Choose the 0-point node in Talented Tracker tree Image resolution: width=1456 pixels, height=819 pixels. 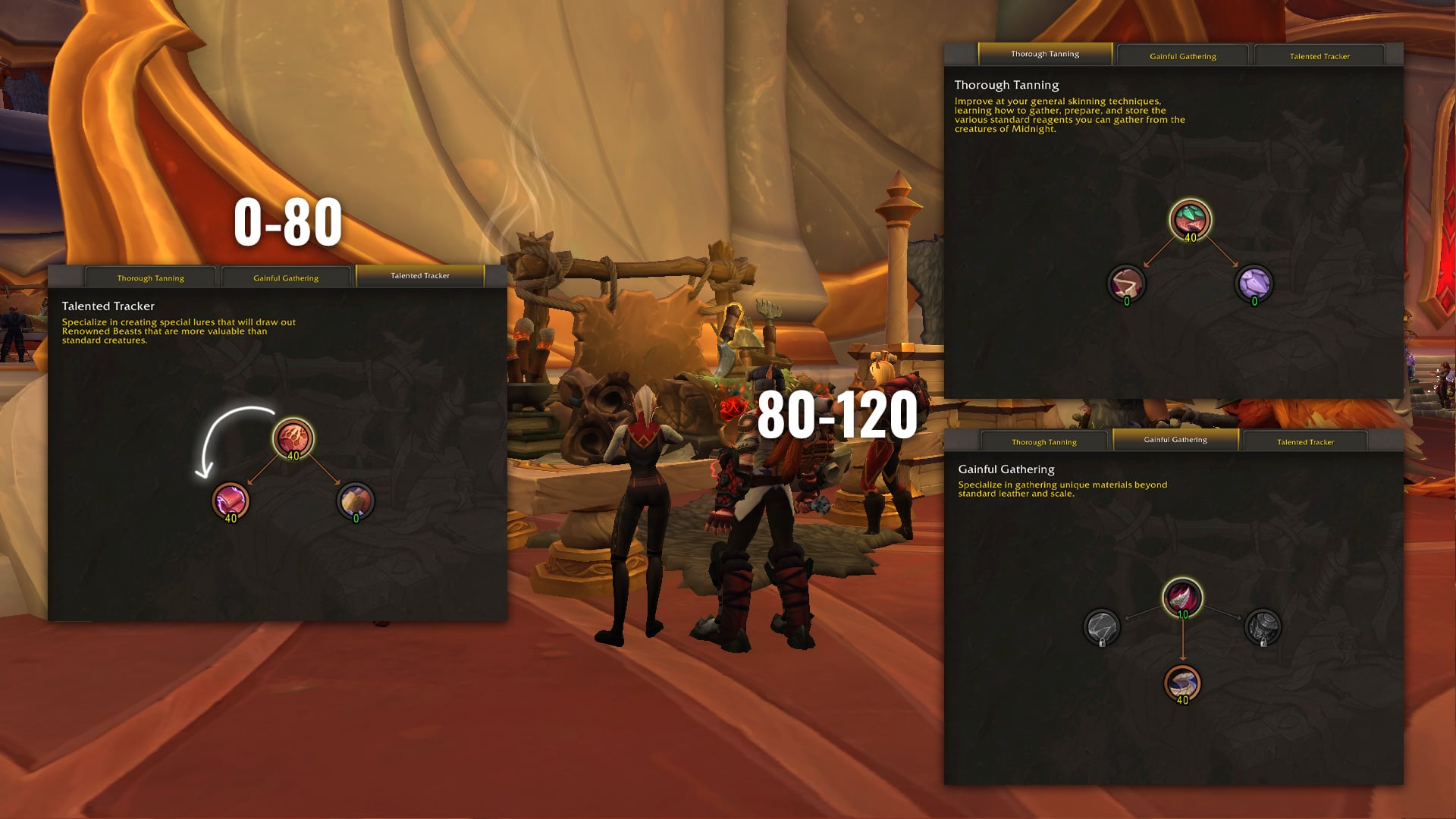coord(356,500)
